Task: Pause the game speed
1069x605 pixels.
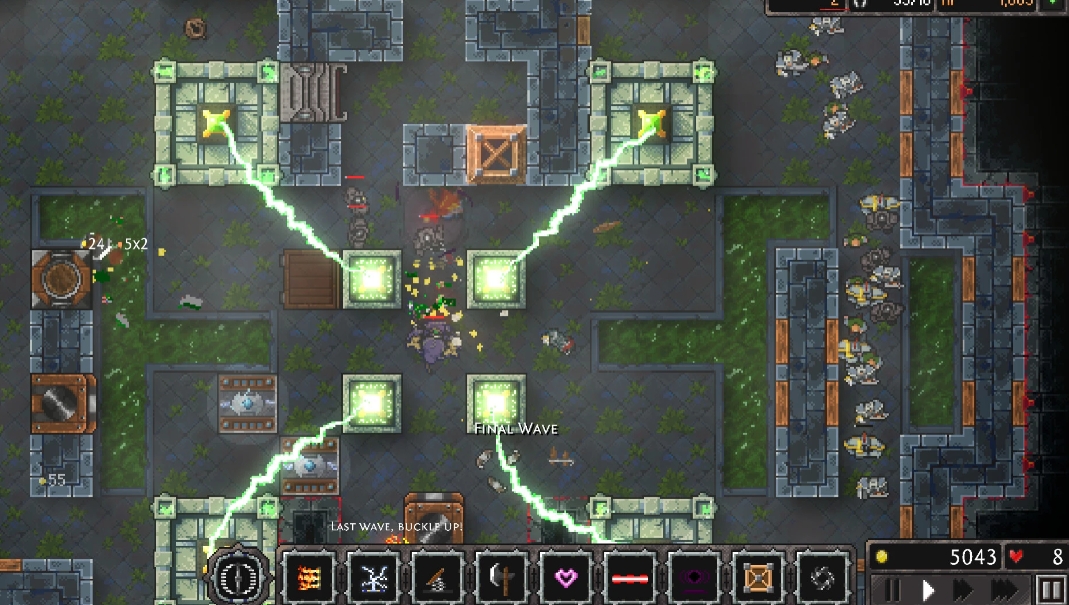Action: 892,589
